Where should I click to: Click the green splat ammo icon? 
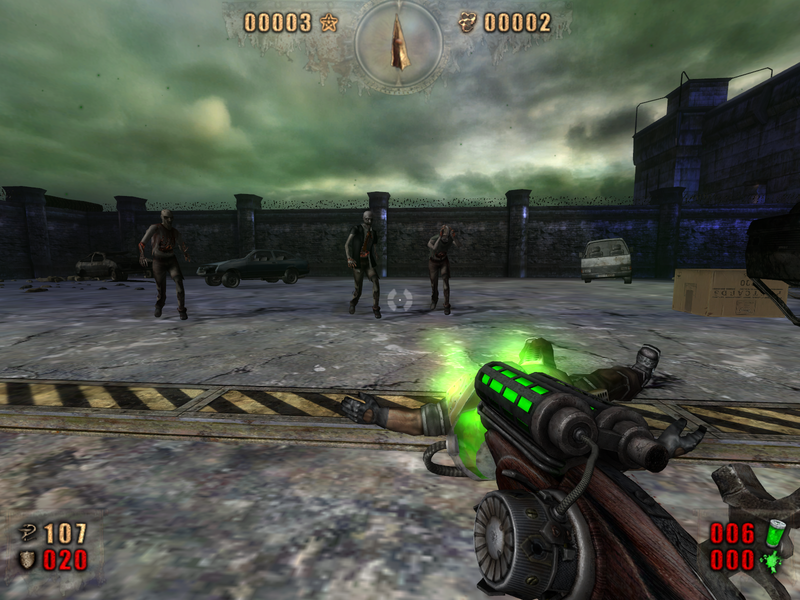(773, 560)
